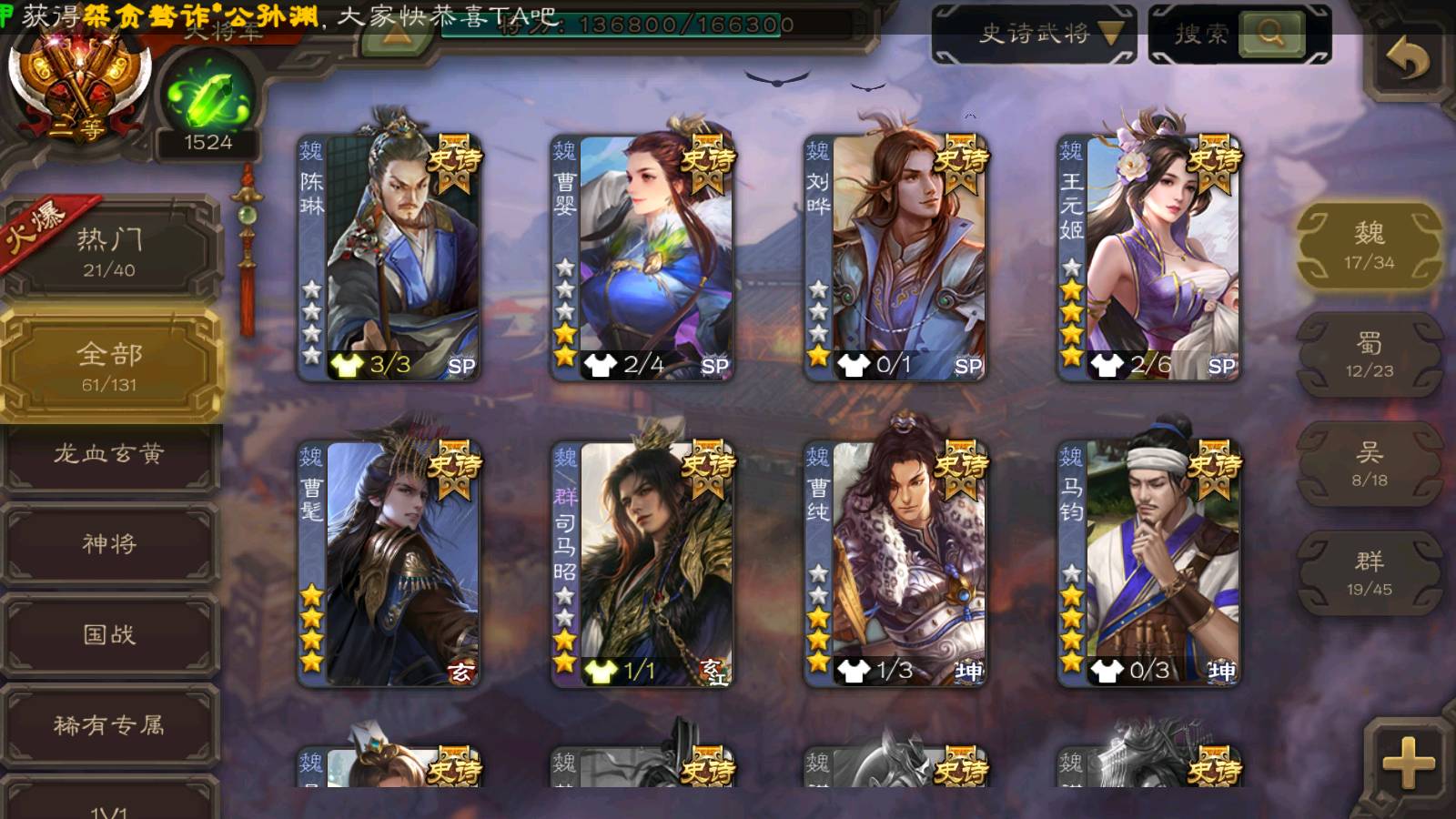
Task: Select the 全部 category tab
Action: coord(110,366)
